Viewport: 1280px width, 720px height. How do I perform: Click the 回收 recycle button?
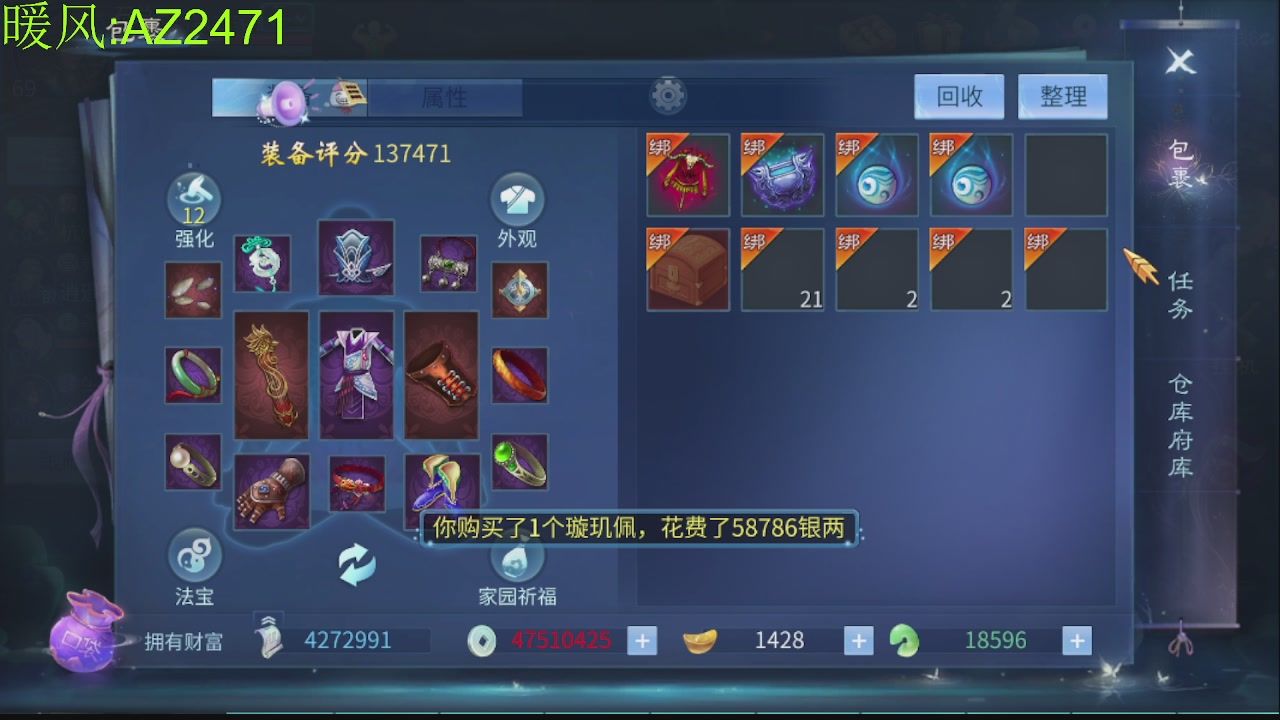tap(958, 96)
